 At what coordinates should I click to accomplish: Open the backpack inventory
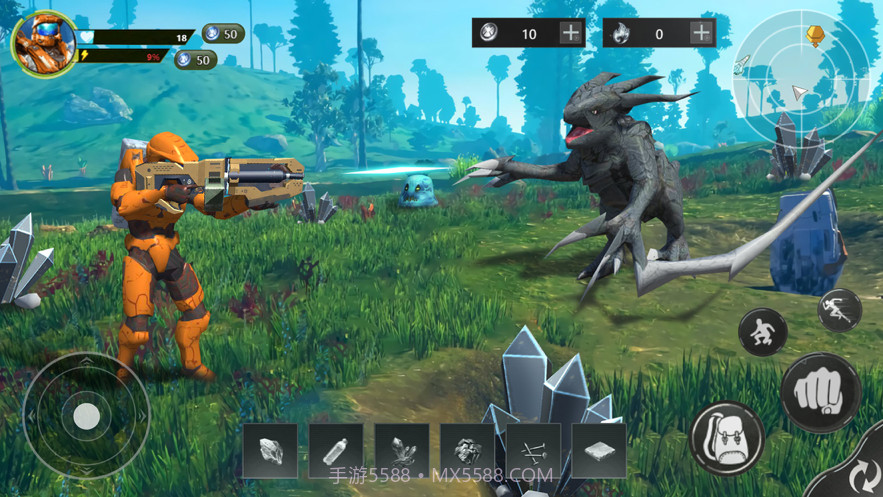(x=727, y=438)
